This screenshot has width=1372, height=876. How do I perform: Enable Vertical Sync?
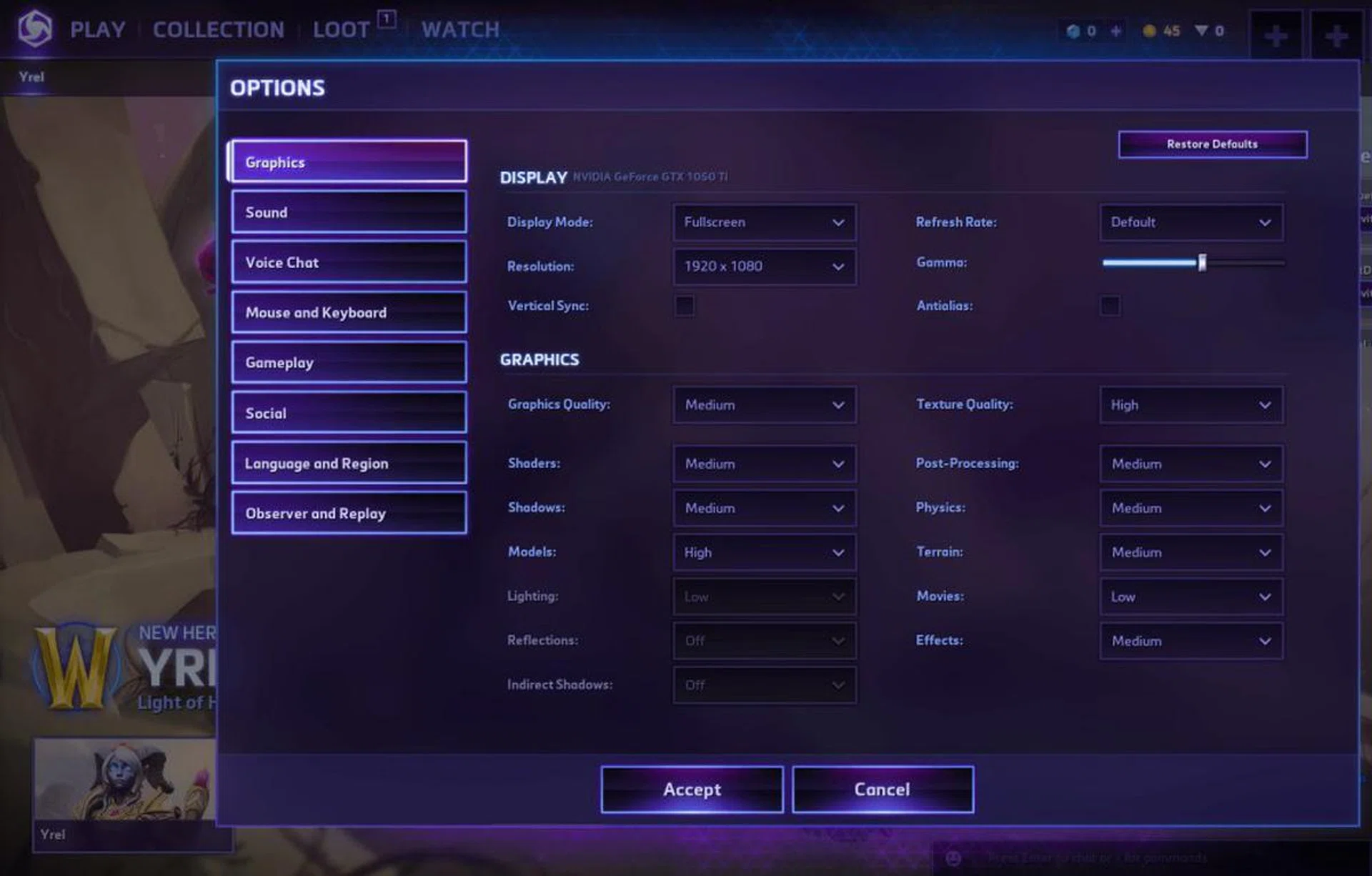(x=683, y=306)
